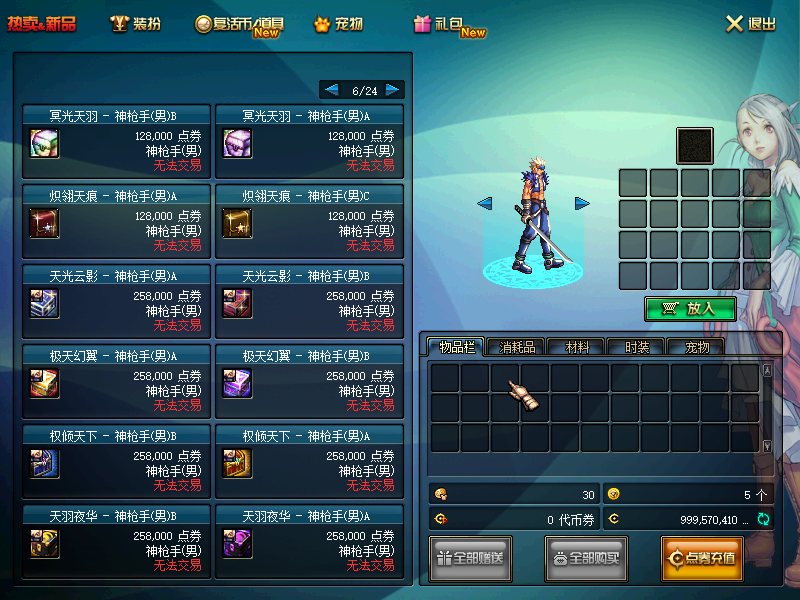Screen dimensions: 800x600
Task: Open the 时装 inventory tab
Action: pos(637,347)
